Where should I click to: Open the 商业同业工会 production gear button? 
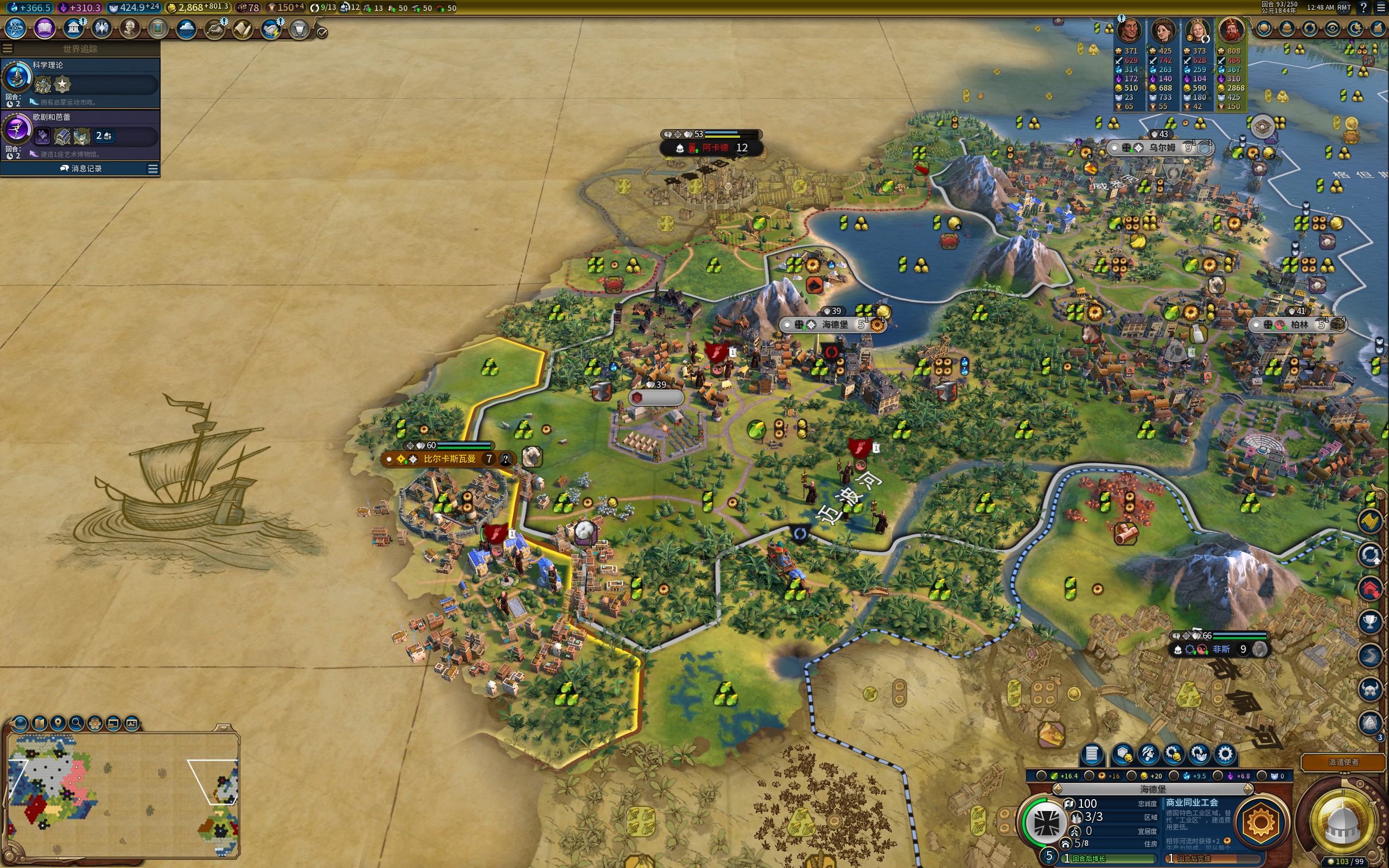(x=1260, y=821)
